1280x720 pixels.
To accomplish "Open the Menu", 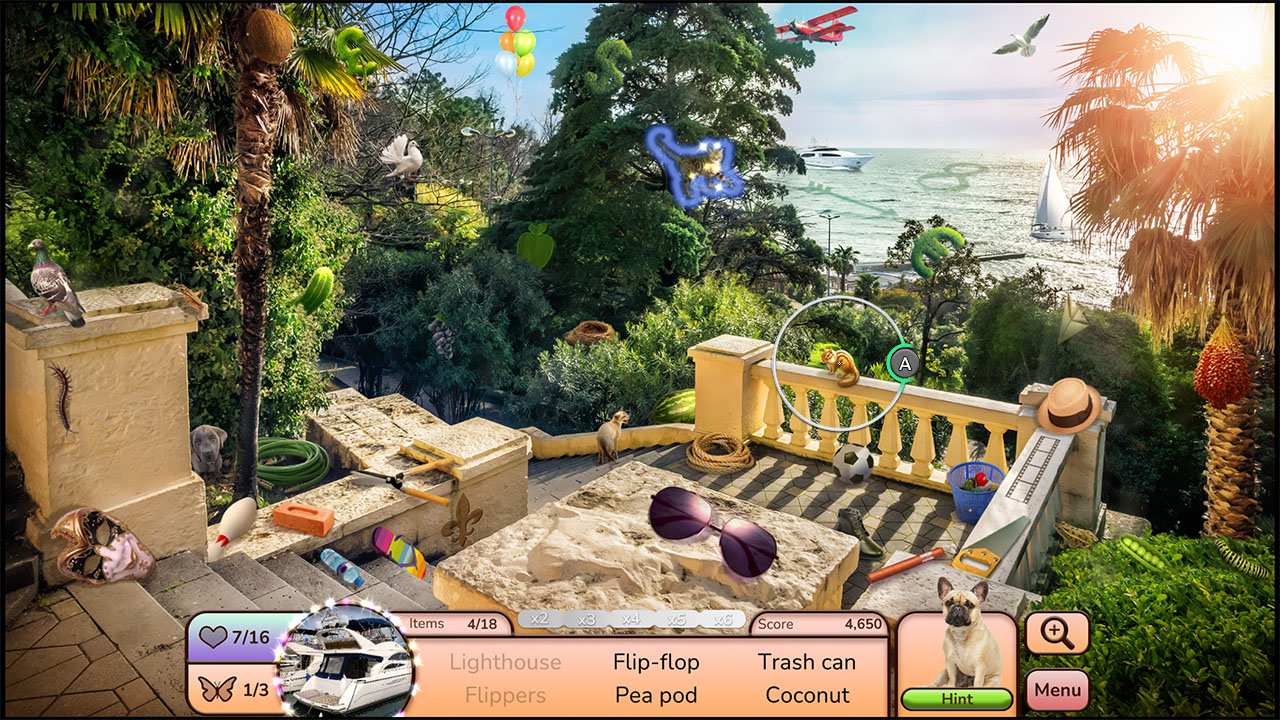I will [1057, 689].
